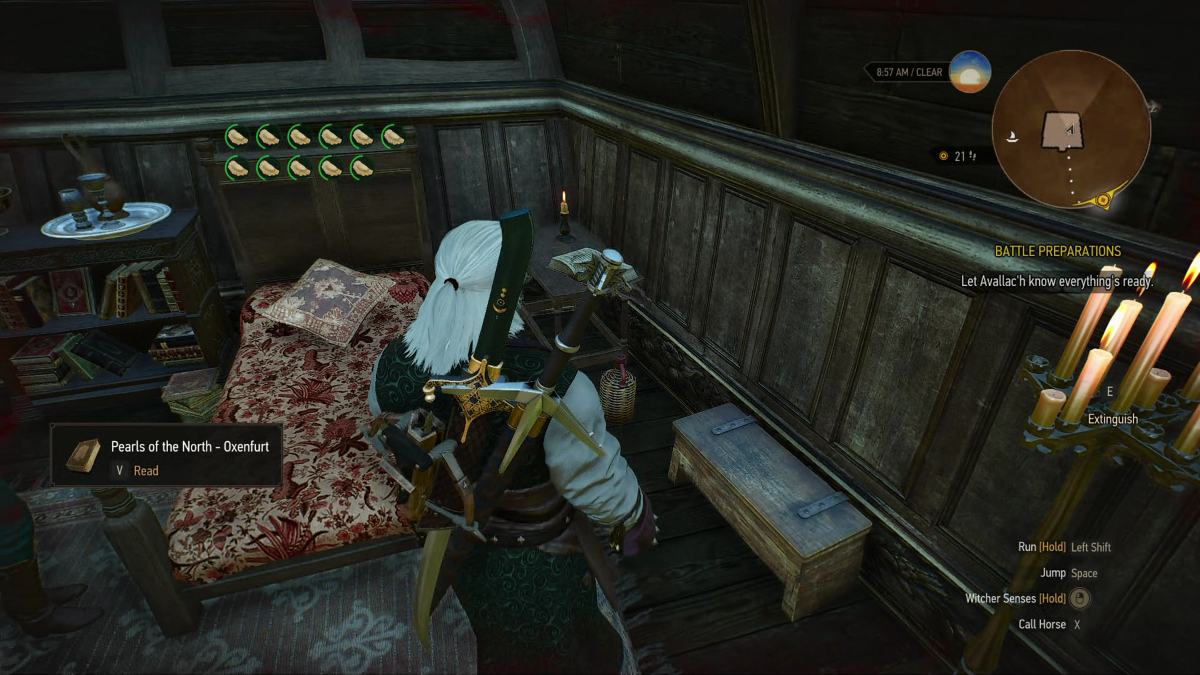Click the Pearls of the North book prompt
Viewport: 1200px width, 675px height.
point(166,456)
